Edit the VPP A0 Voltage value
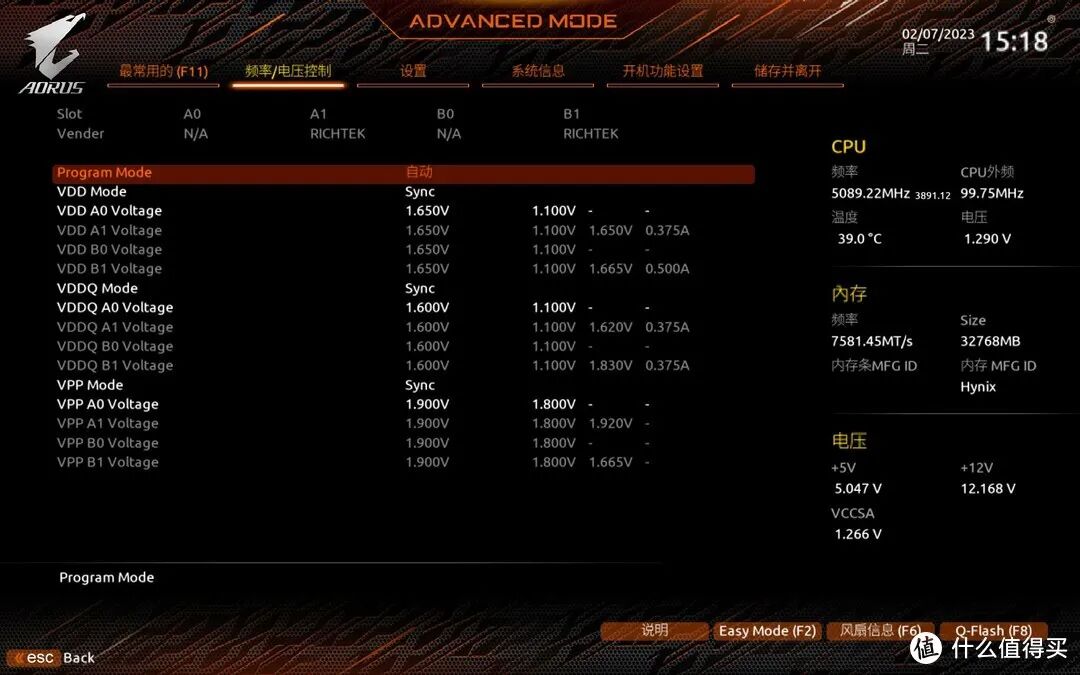Screen dimensions: 1080x675 (x=427, y=405)
